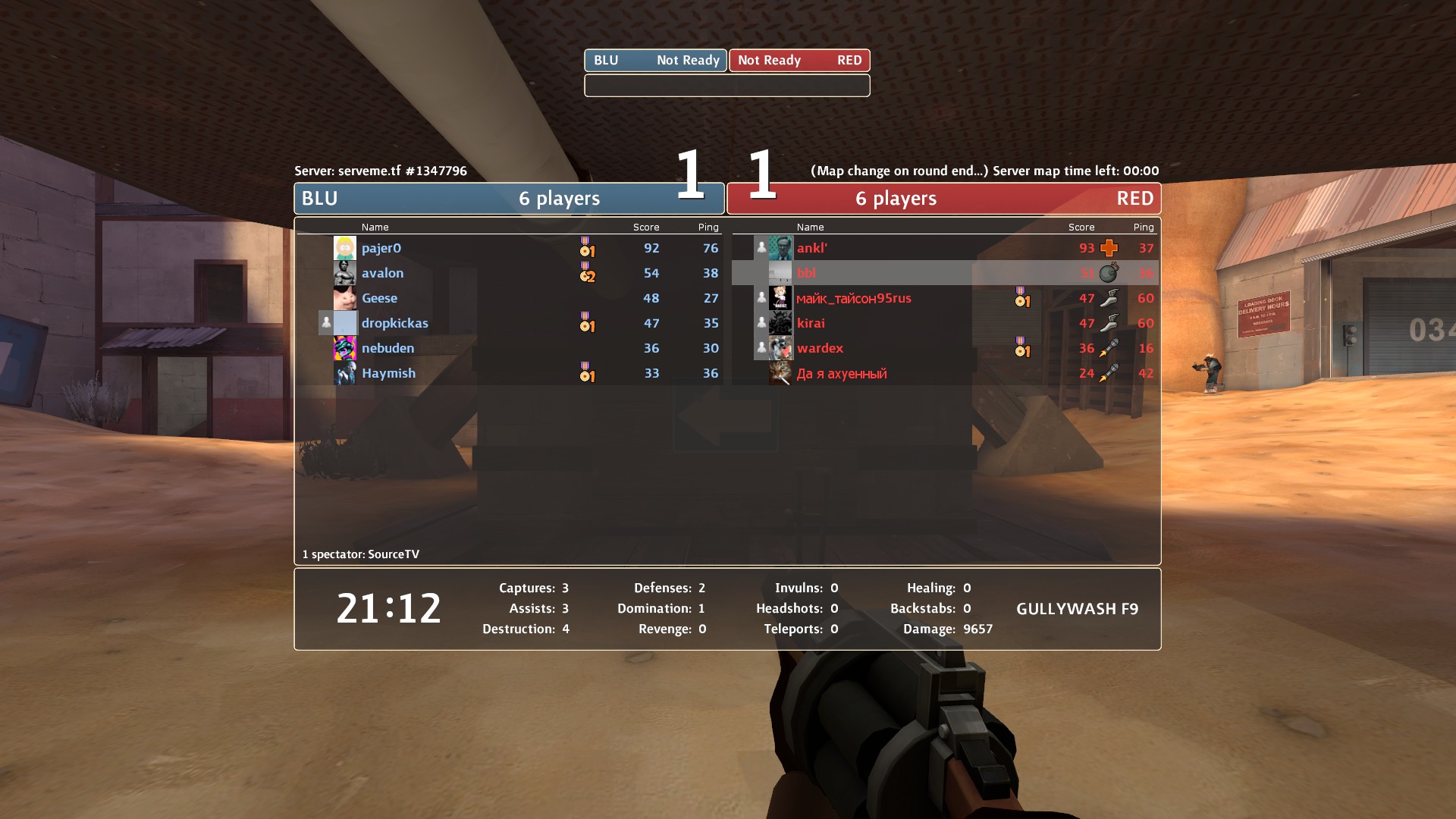Click pajer0's avatar thumbnail
The width and height of the screenshot is (1456, 819).
pos(345,248)
